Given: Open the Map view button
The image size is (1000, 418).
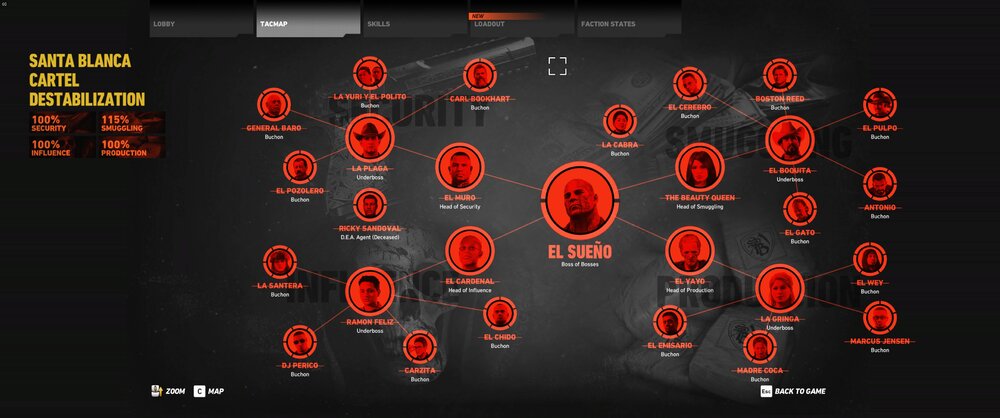Looking at the screenshot, I should (x=209, y=391).
